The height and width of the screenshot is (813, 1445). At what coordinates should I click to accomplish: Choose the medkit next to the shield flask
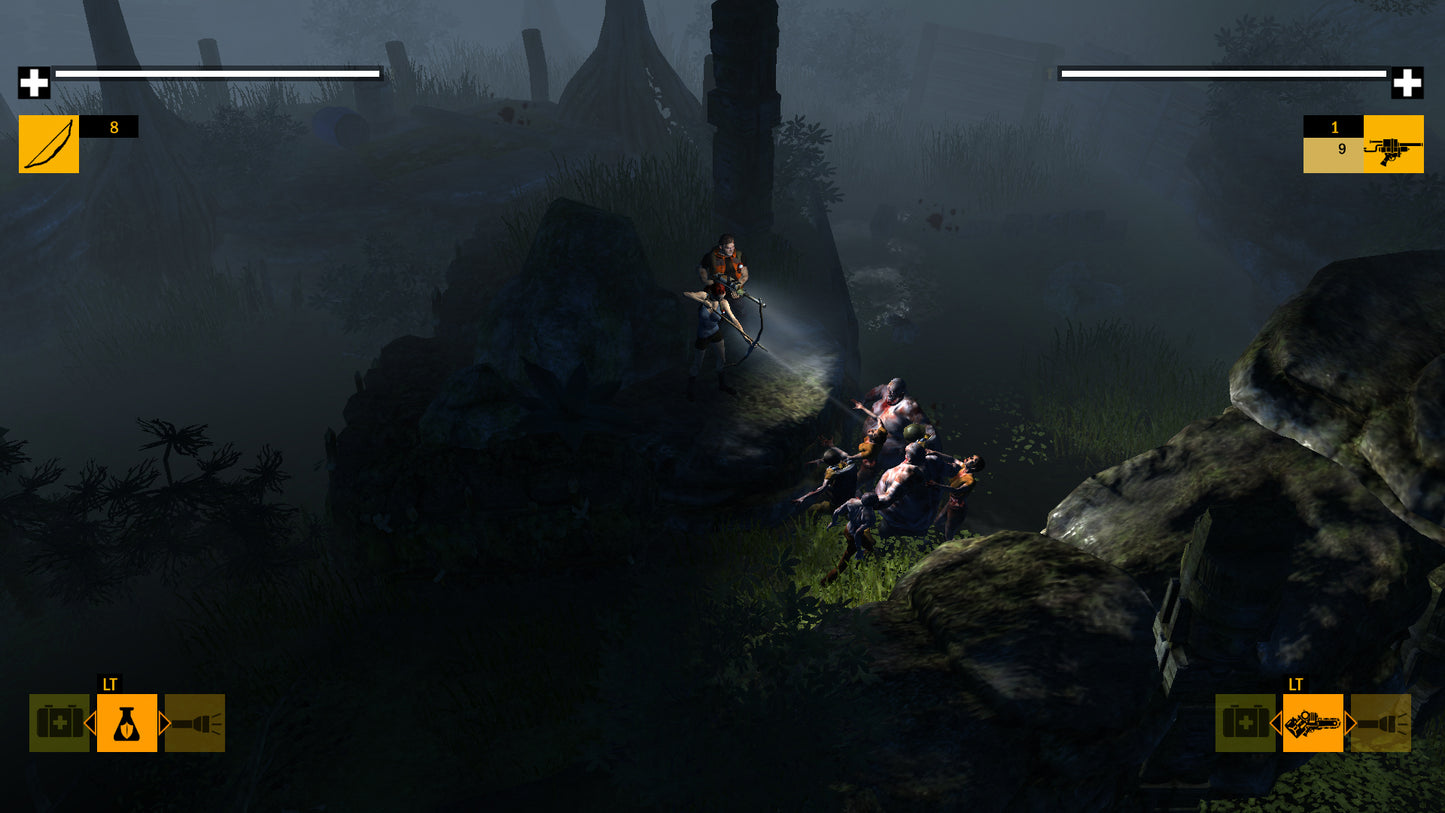pyautogui.click(x=58, y=723)
